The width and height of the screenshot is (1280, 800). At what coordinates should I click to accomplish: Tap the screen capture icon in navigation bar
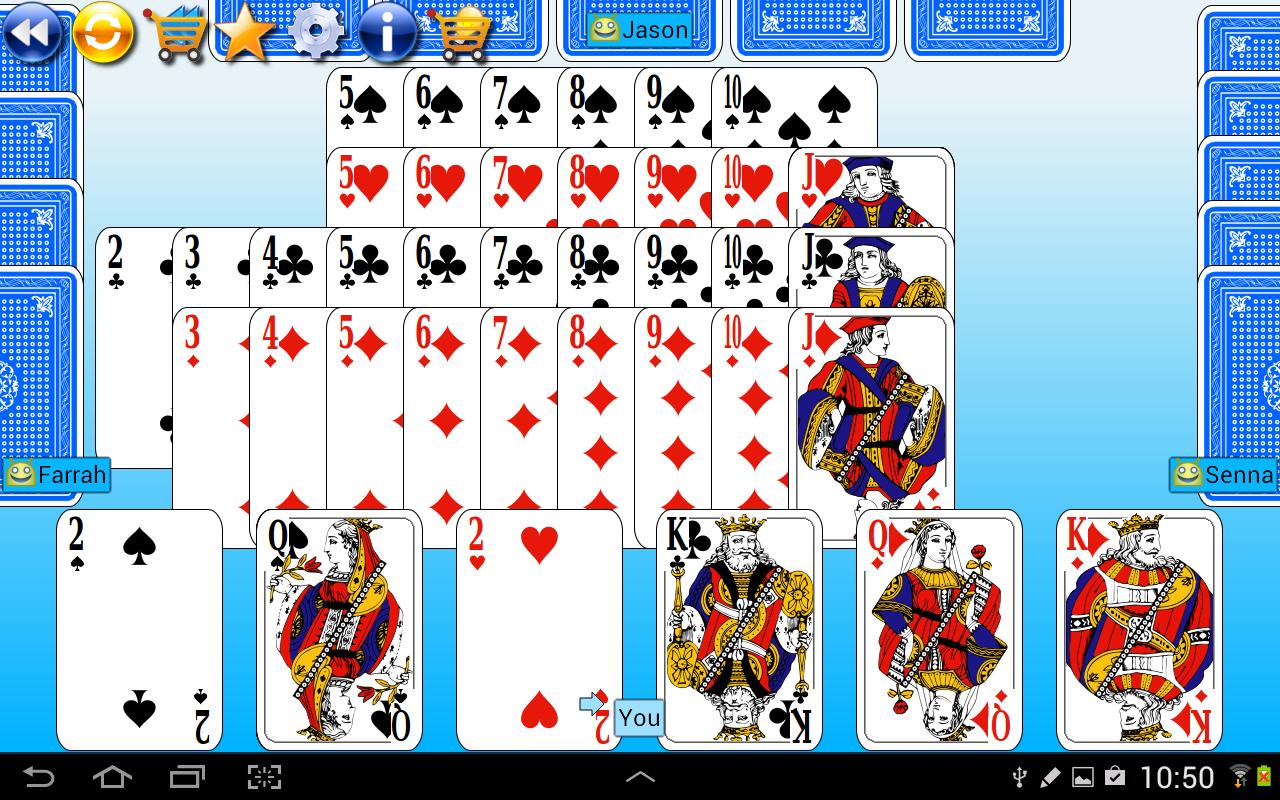pyautogui.click(x=264, y=776)
